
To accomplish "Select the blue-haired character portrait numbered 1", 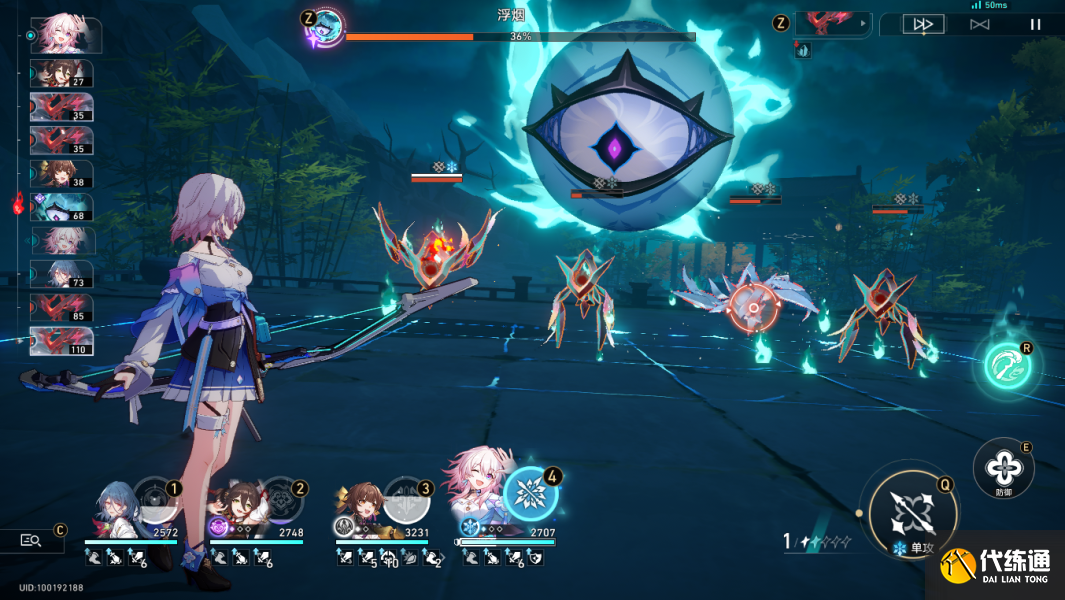I will click(x=117, y=506).
